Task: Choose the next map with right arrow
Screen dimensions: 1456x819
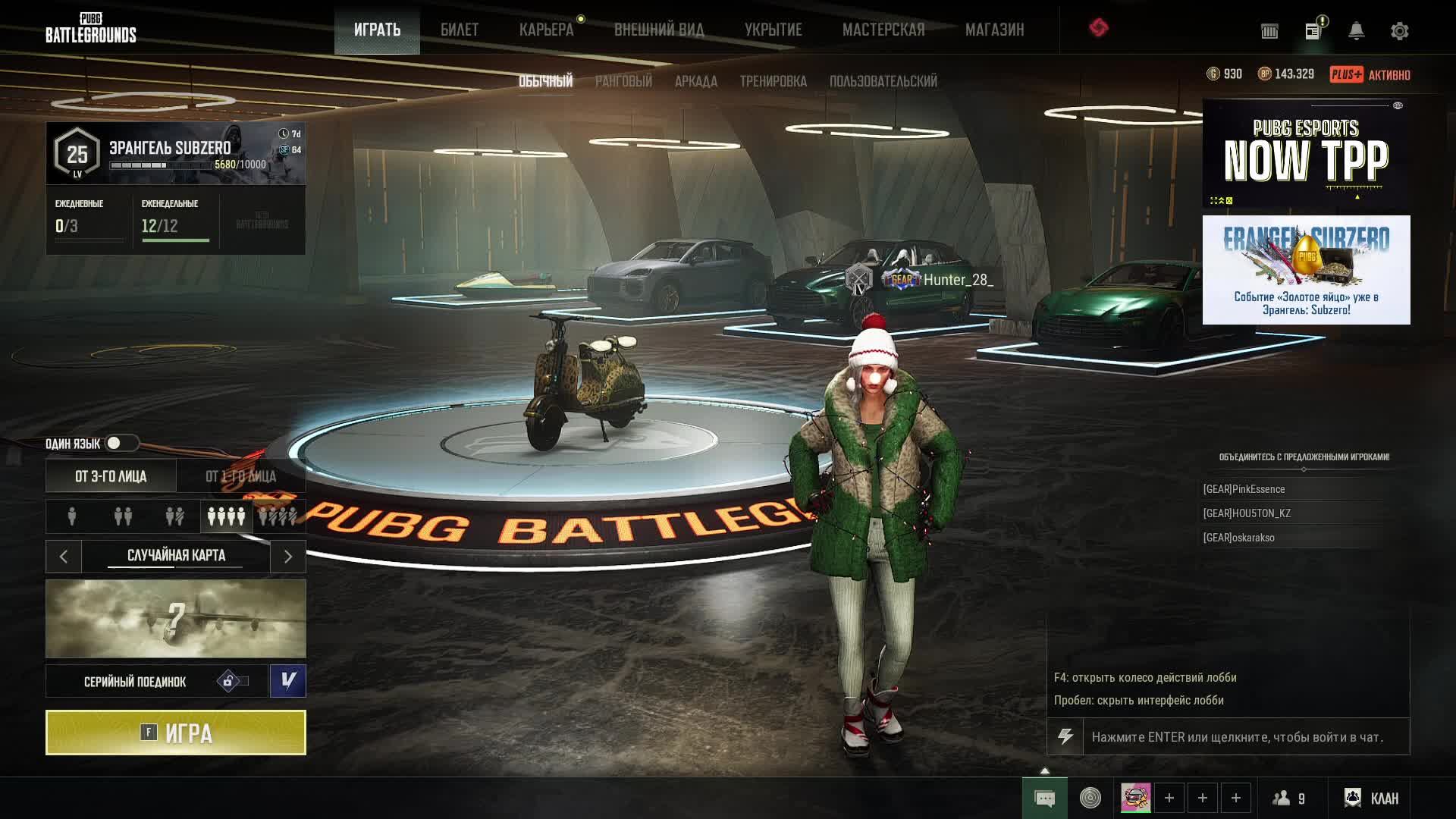Action: [288, 557]
